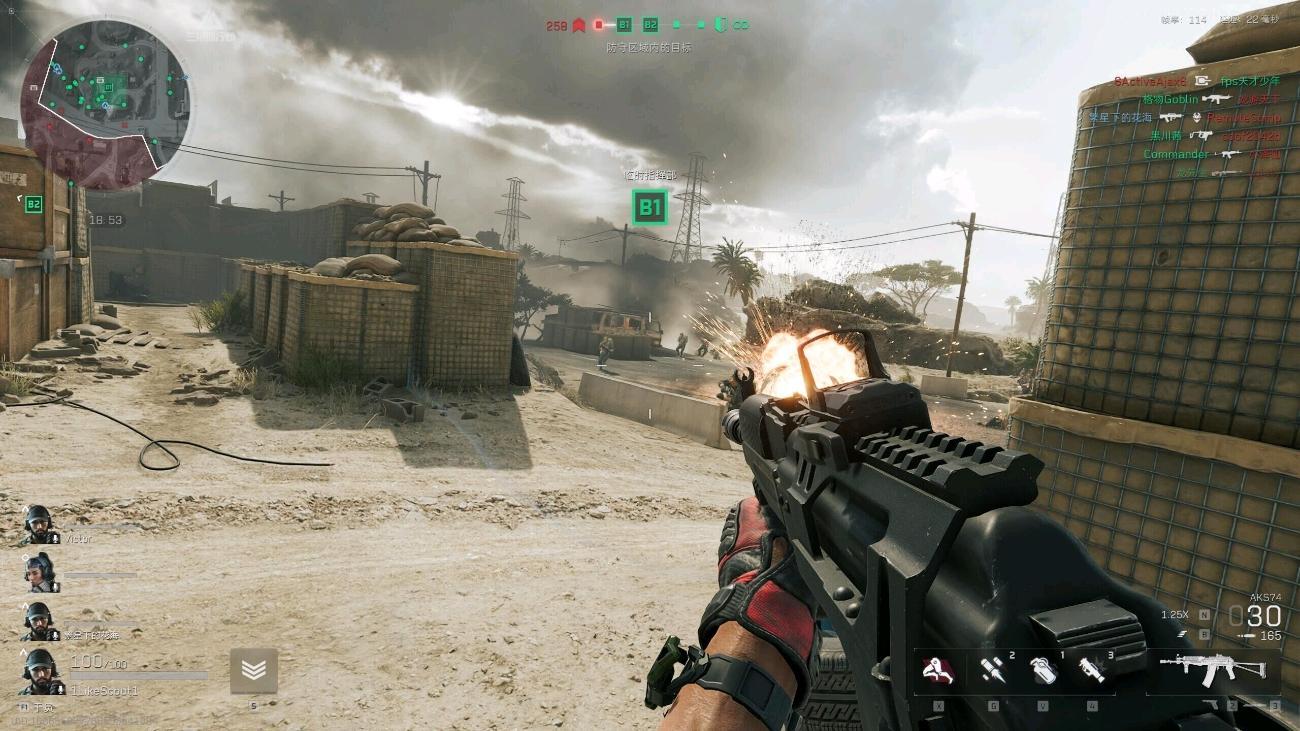1300x731 pixels.
Task: Select the B1 sector in the top objective bar
Action: tap(624, 25)
